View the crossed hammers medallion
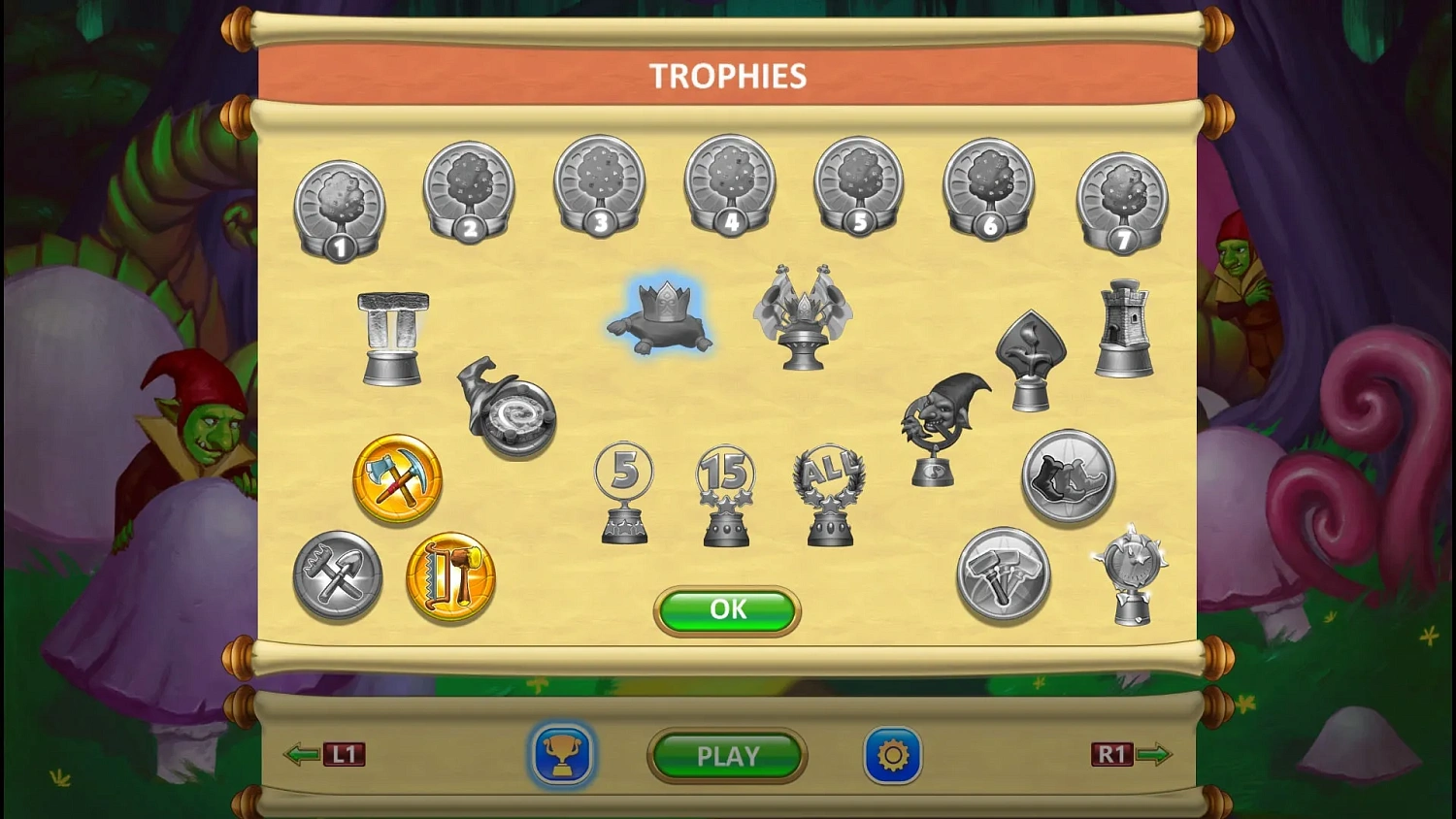This screenshot has height=819, width=1456. (x=1002, y=573)
